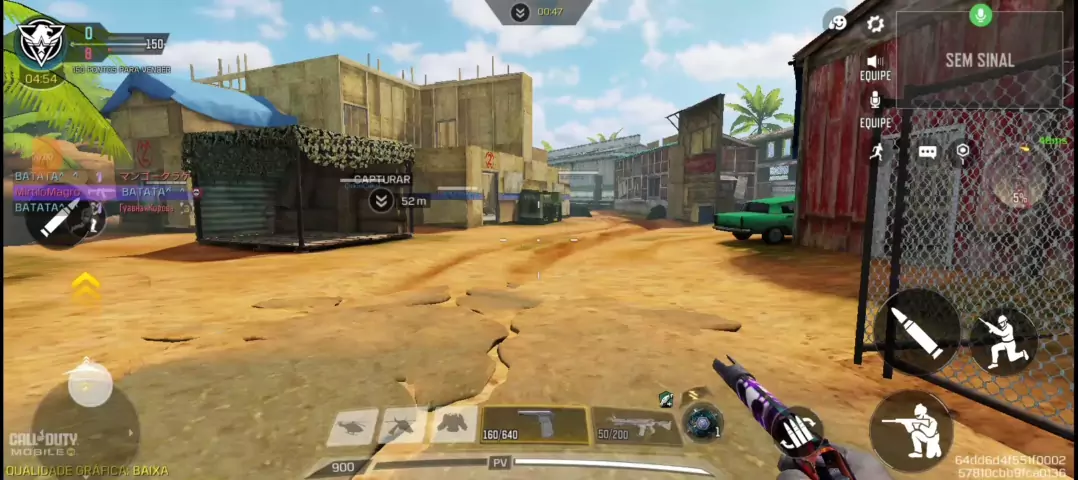Activate the helicopter scorestreak
The height and width of the screenshot is (480, 1078).
tap(352, 426)
